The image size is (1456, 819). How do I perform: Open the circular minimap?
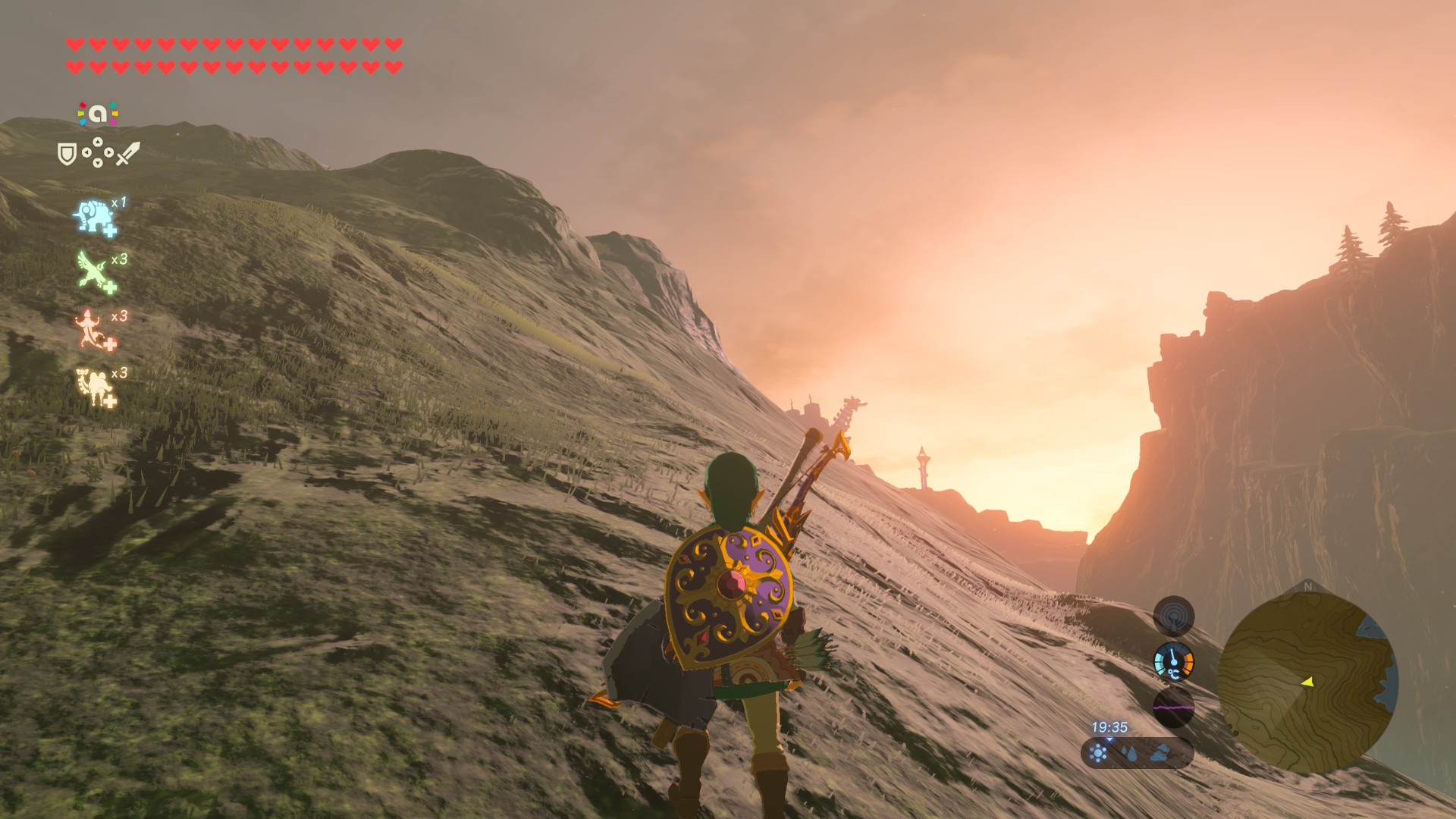coord(1307,680)
